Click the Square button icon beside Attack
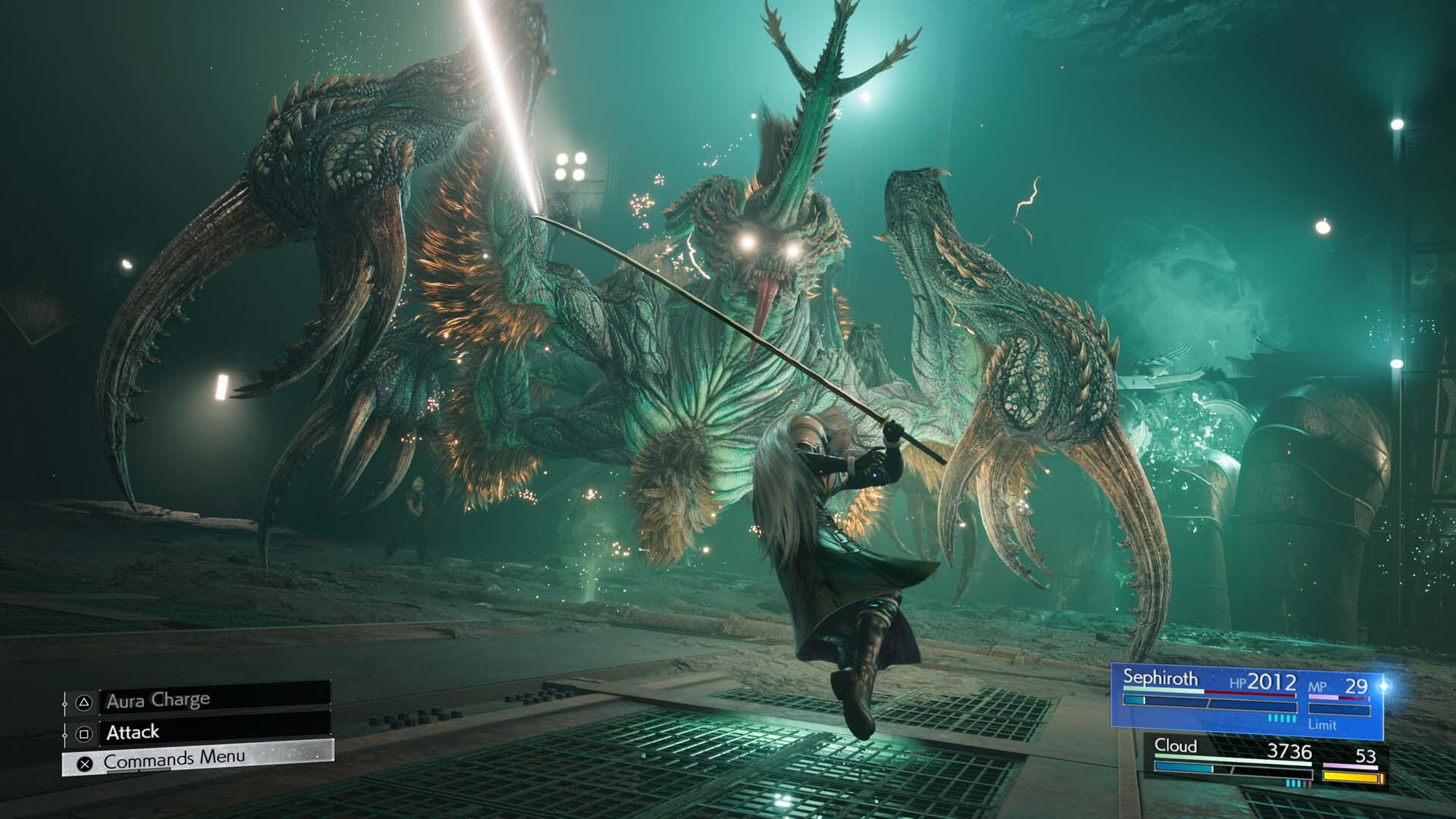1456x819 pixels. (x=84, y=735)
